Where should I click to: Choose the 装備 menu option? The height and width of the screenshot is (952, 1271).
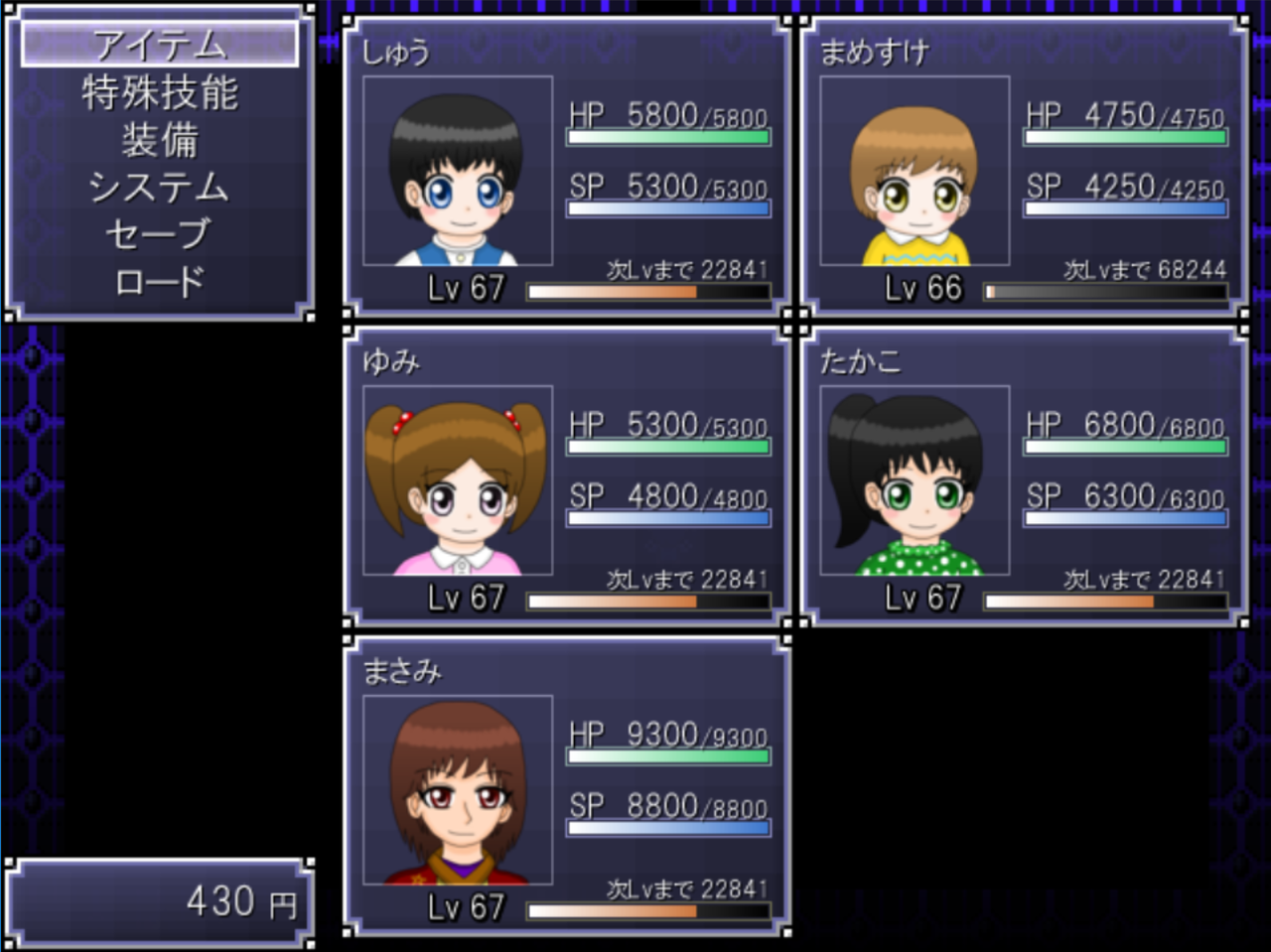[x=160, y=140]
